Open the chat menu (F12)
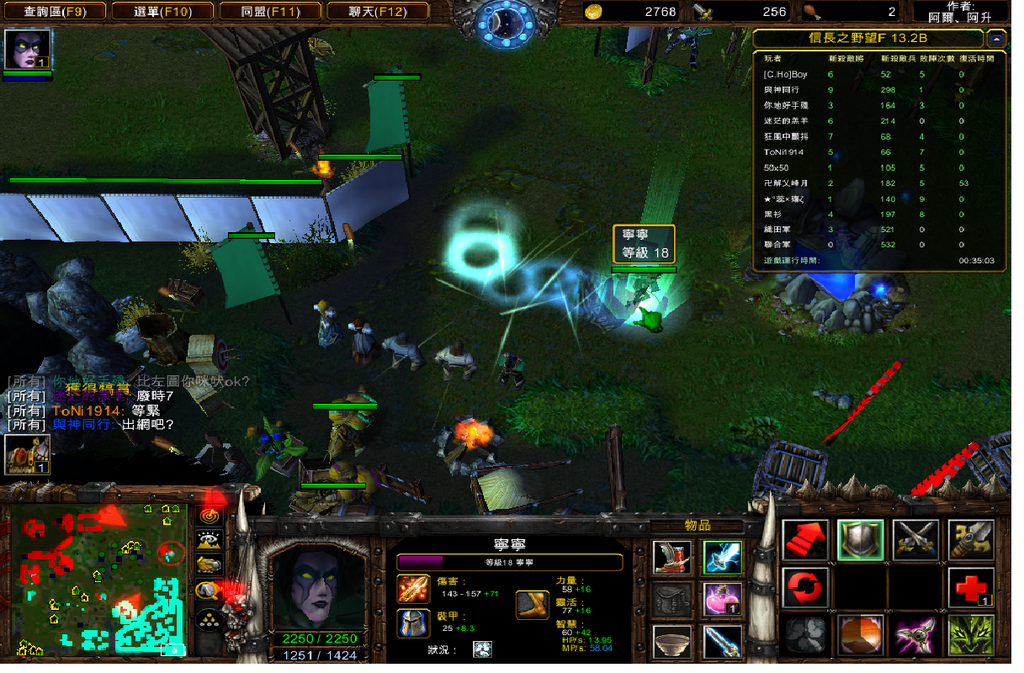The height and width of the screenshot is (673, 1024). (x=376, y=12)
